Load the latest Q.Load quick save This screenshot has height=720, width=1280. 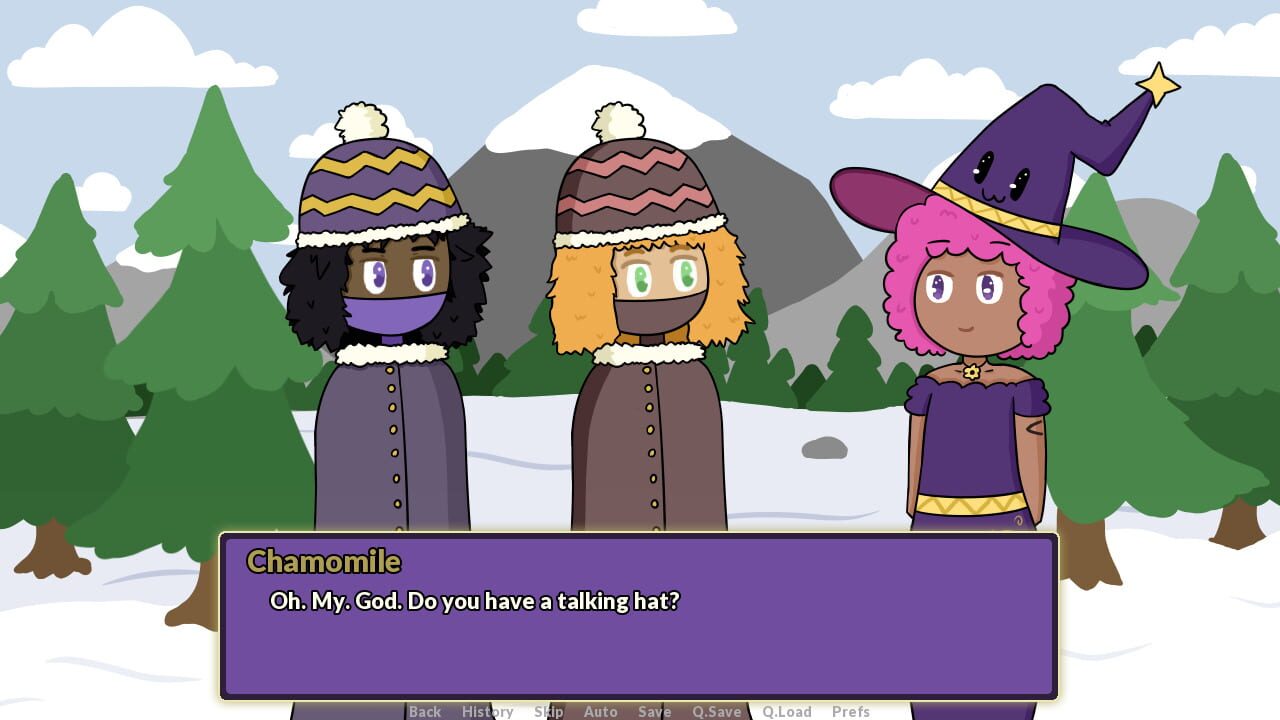(x=788, y=712)
